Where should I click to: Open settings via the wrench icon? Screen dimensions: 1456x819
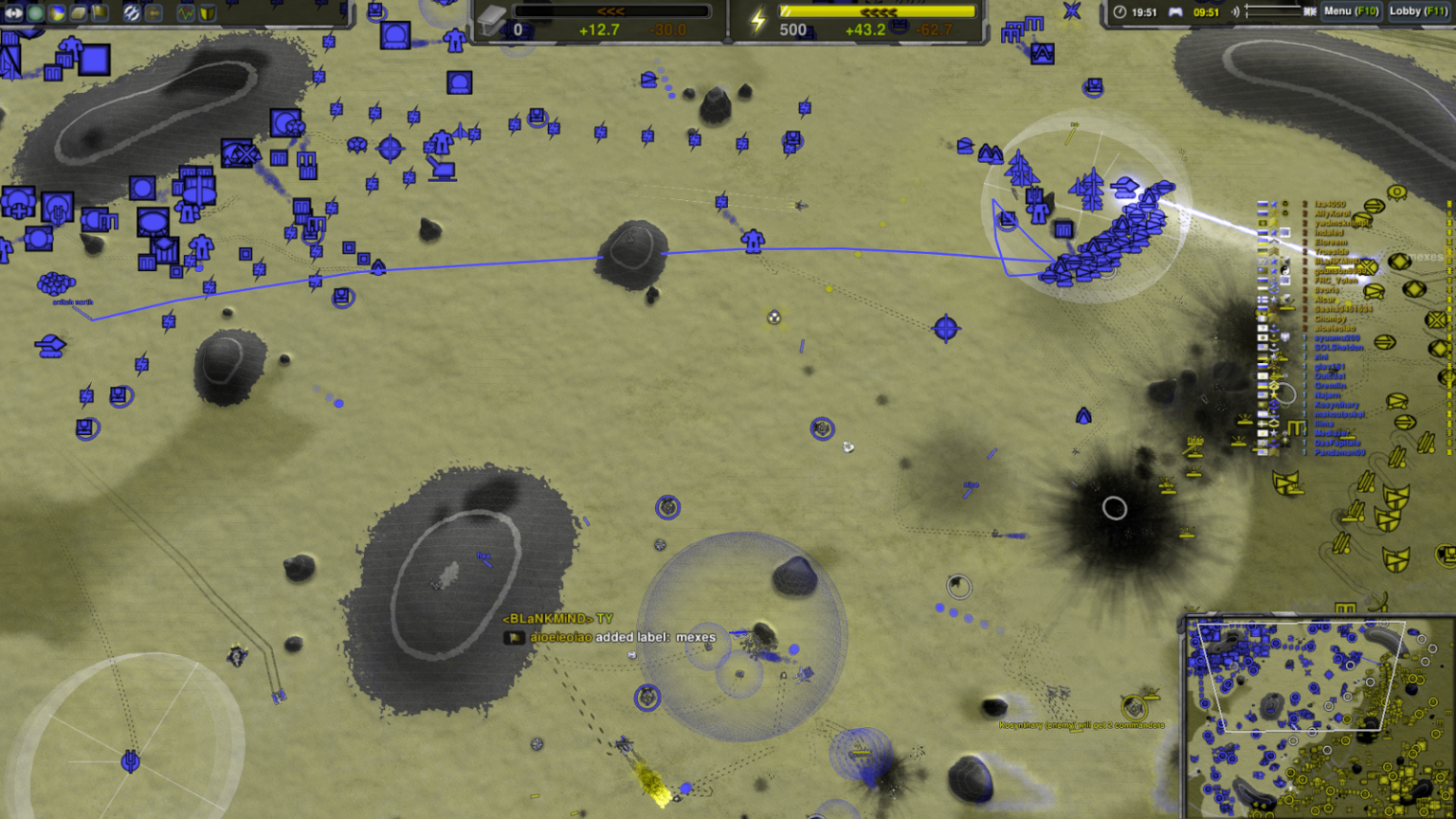(132, 13)
